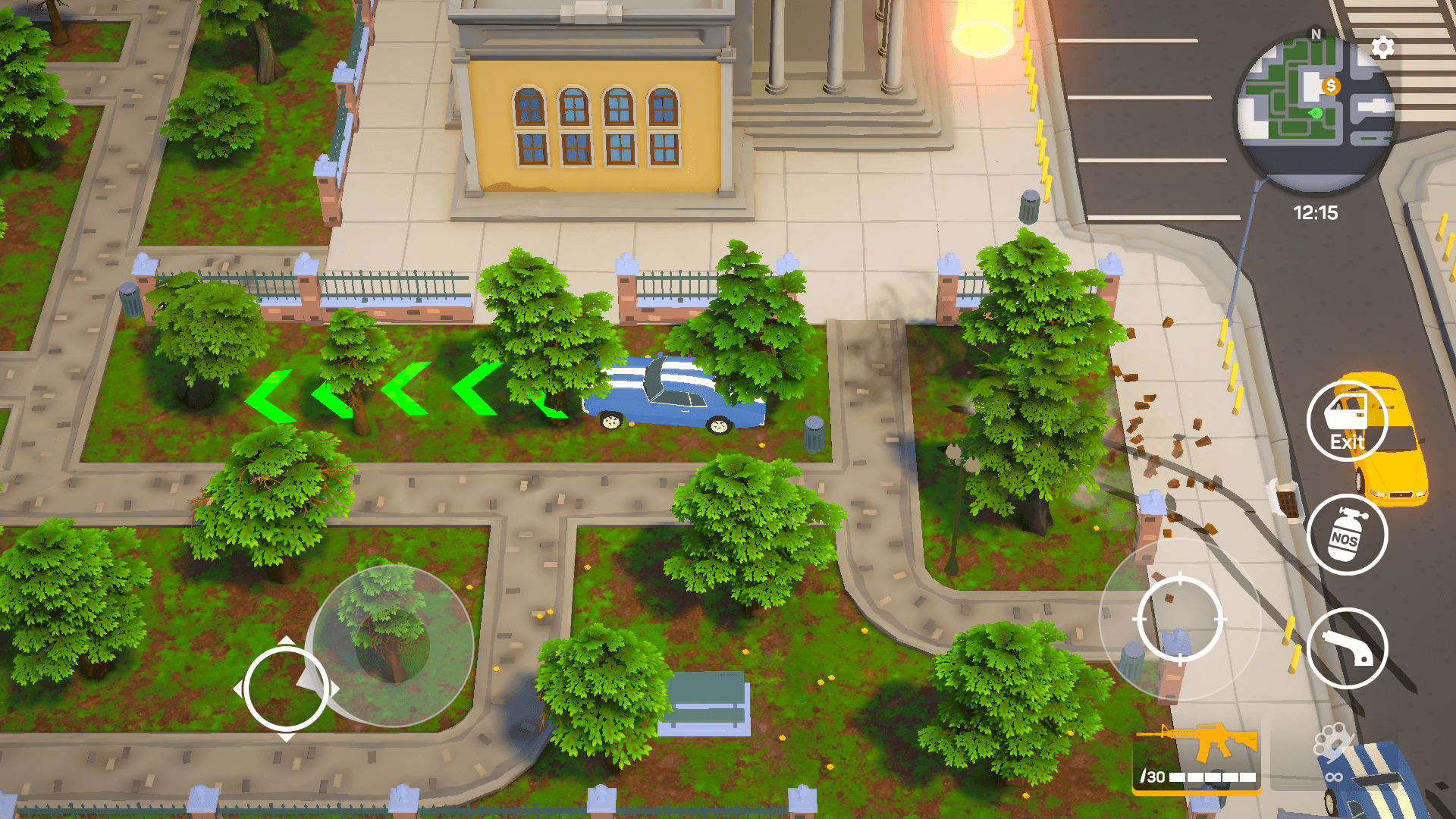
Task: Open the settings gear icon
Action: pos(1382,48)
